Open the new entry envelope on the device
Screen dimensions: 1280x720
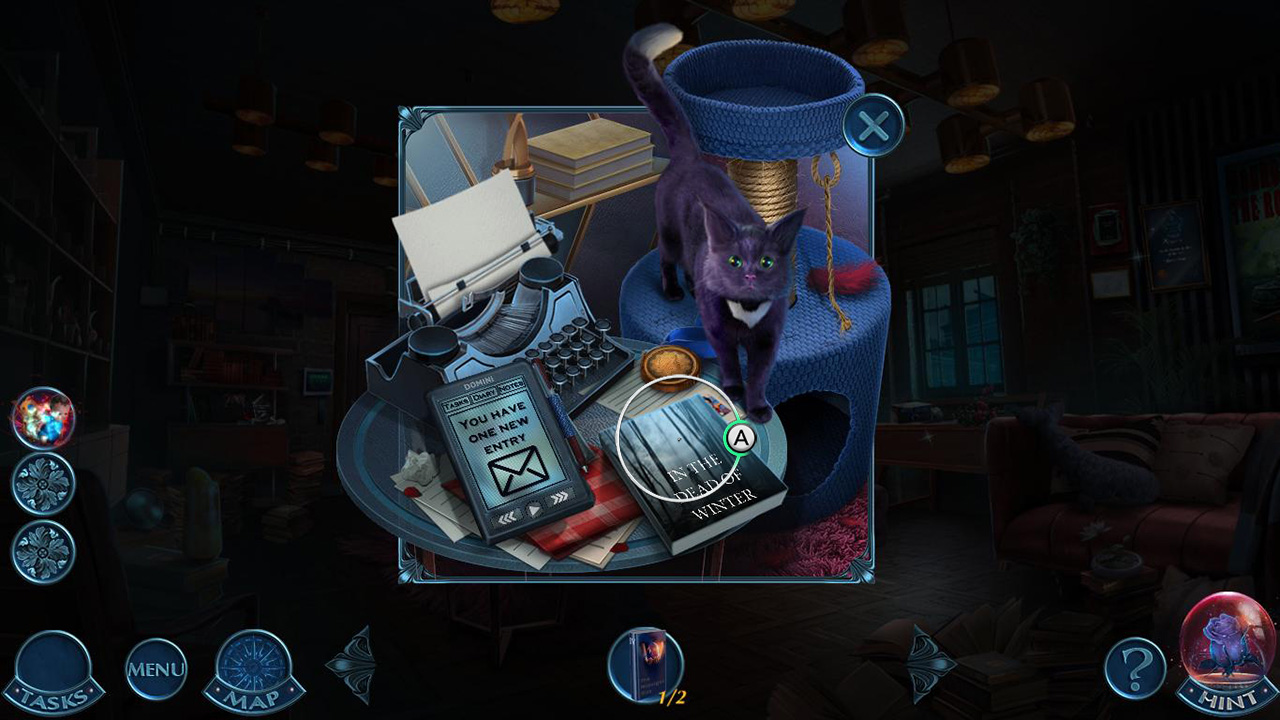518,470
